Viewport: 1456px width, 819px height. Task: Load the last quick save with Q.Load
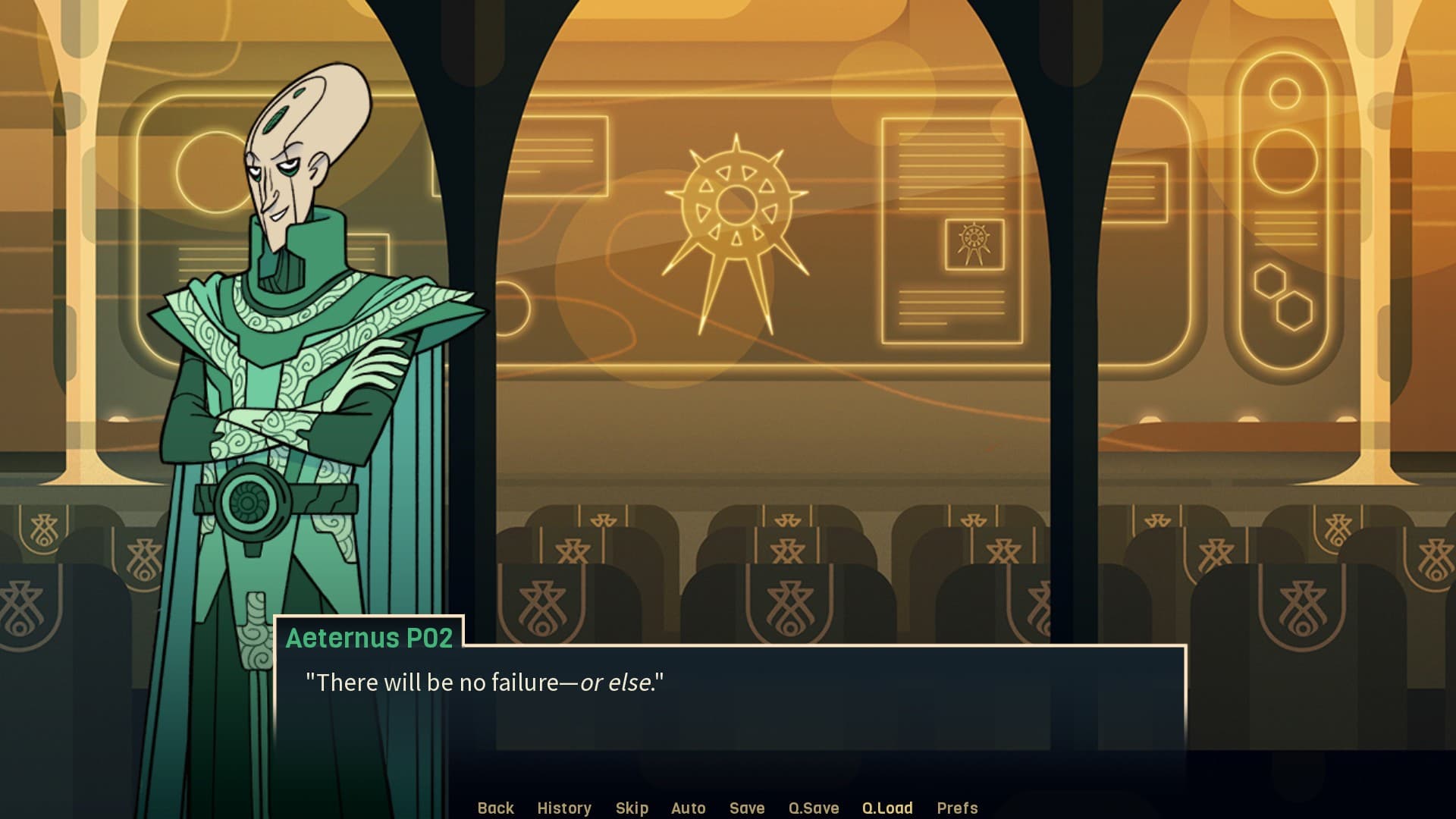pos(889,808)
